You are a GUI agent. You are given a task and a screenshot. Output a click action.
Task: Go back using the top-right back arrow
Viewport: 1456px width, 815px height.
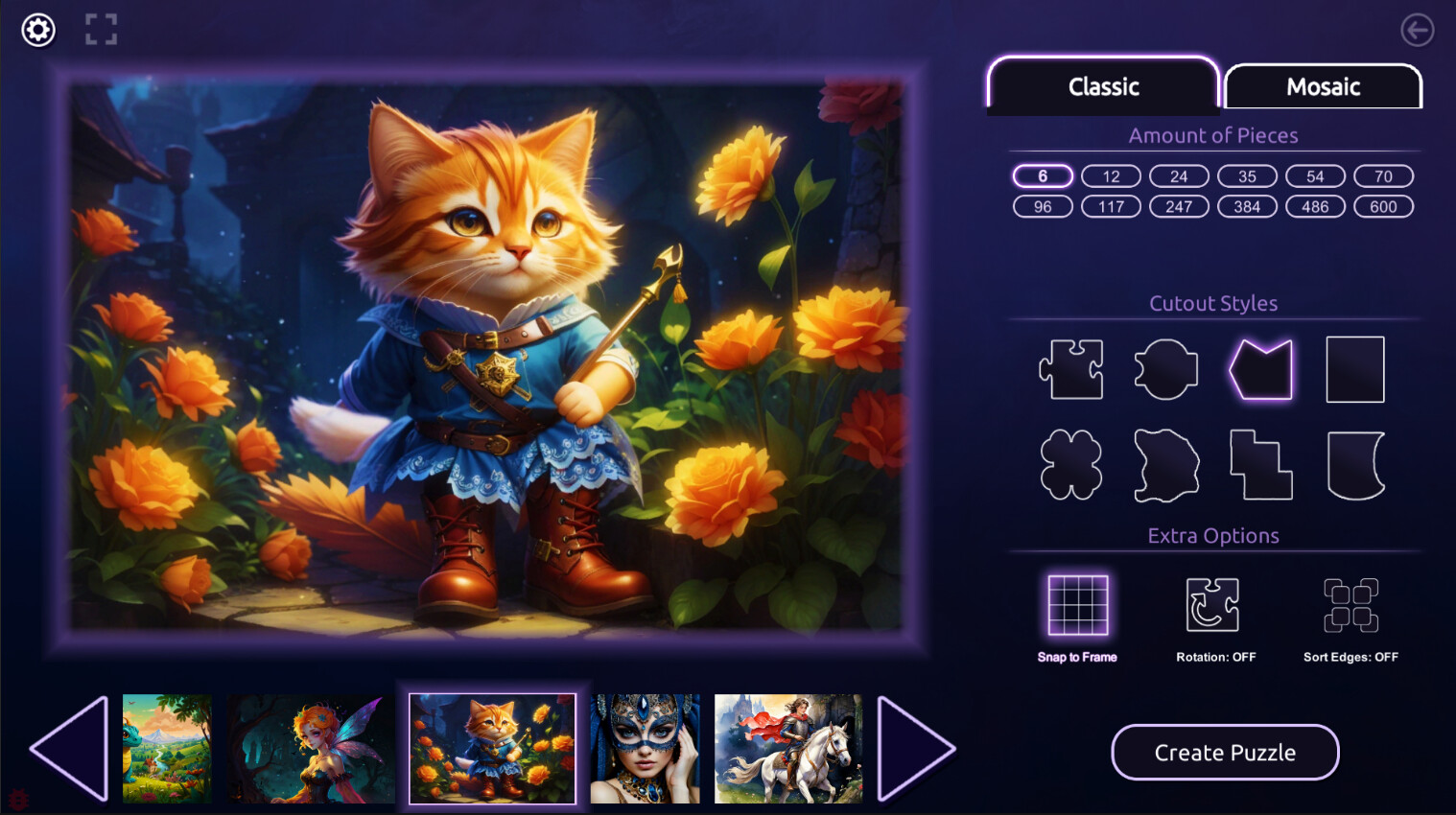[x=1417, y=30]
